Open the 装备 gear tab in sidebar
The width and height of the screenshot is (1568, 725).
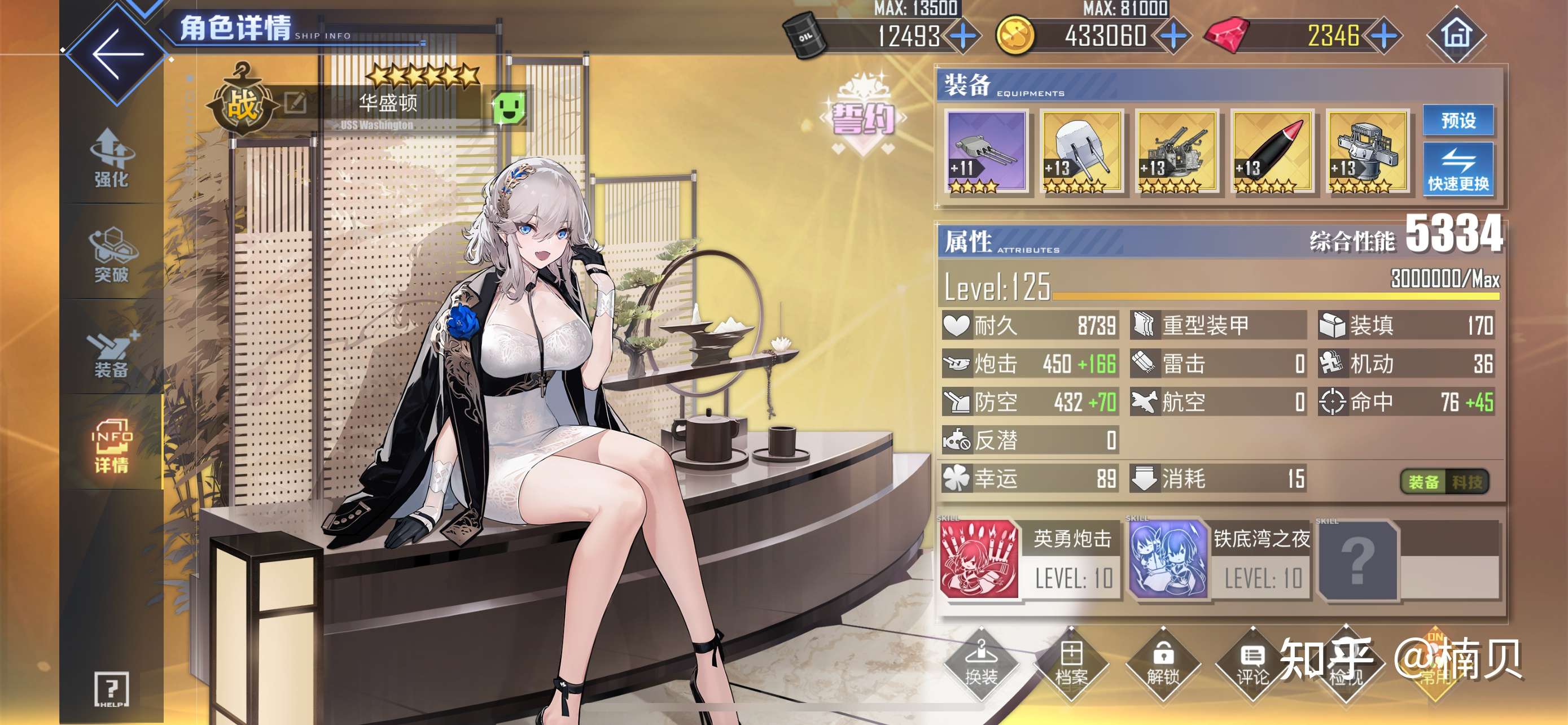pyautogui.click(x=111, y=353)
